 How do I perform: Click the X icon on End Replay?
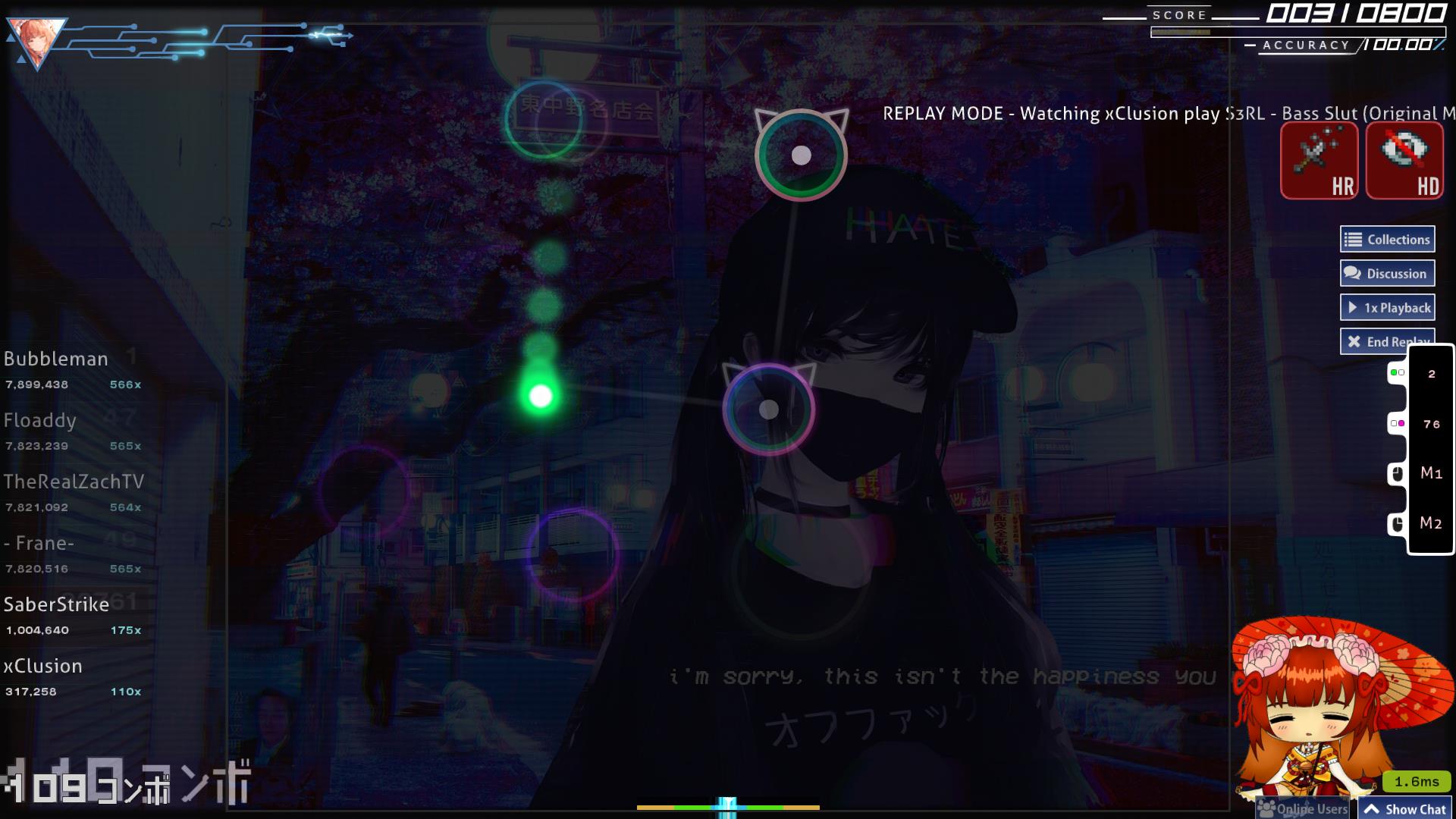(1355, 341)
